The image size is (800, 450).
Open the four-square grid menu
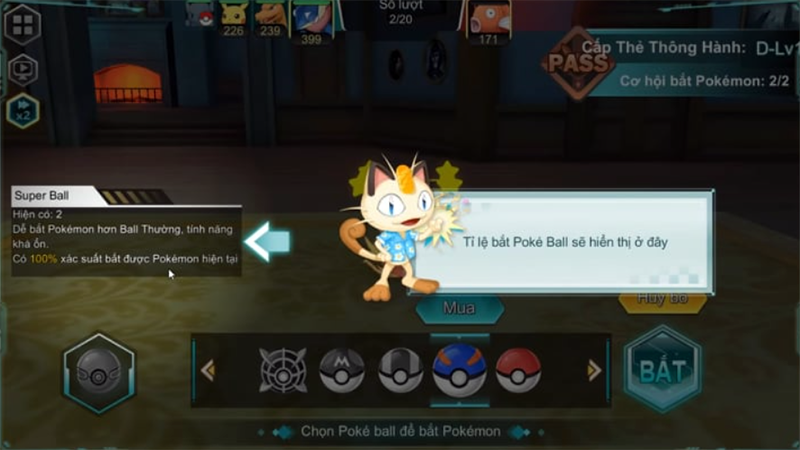click(22, 24)
